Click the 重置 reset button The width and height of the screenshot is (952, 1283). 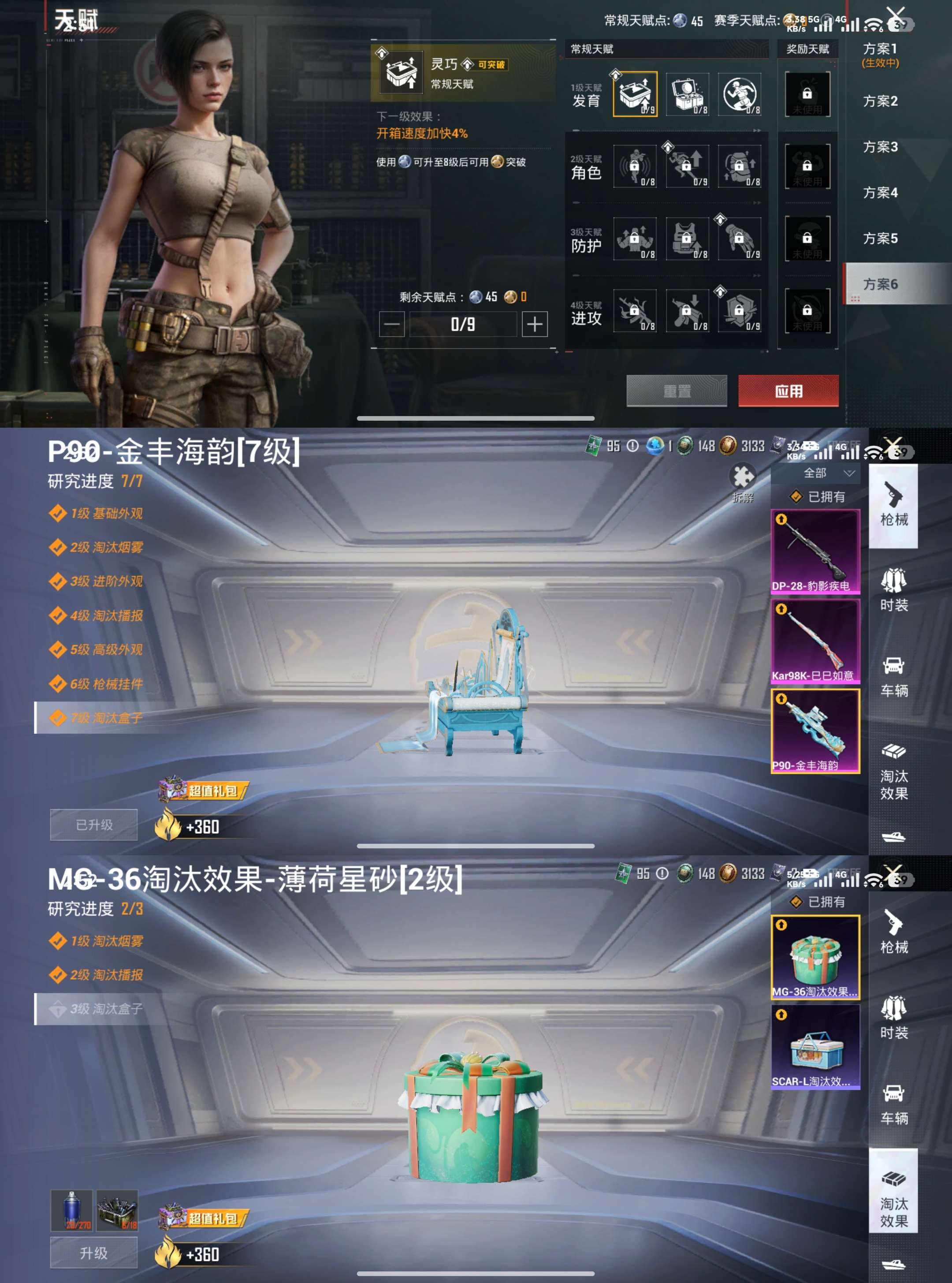click(677, 391)
